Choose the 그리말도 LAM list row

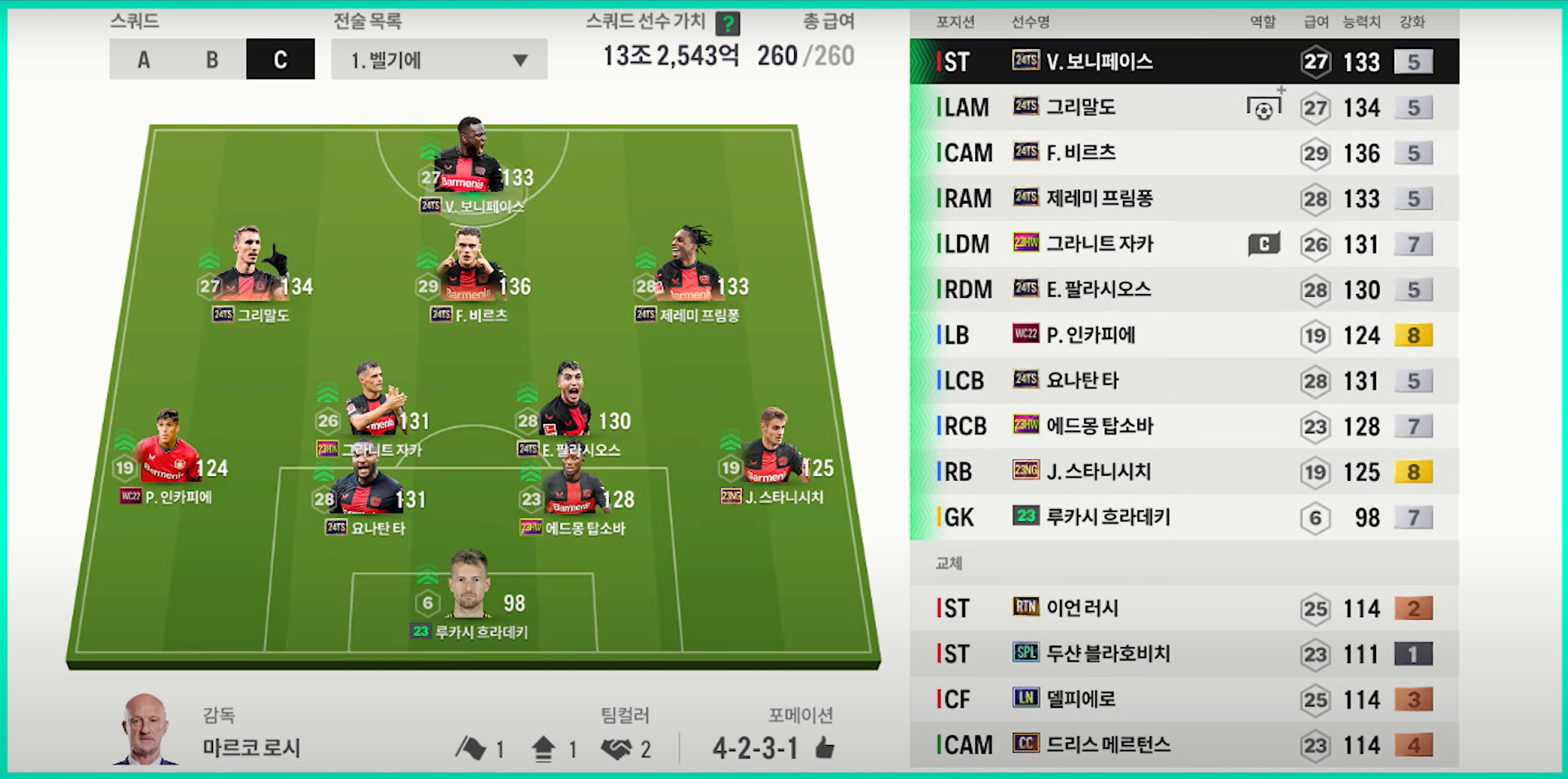[1184, 108]
